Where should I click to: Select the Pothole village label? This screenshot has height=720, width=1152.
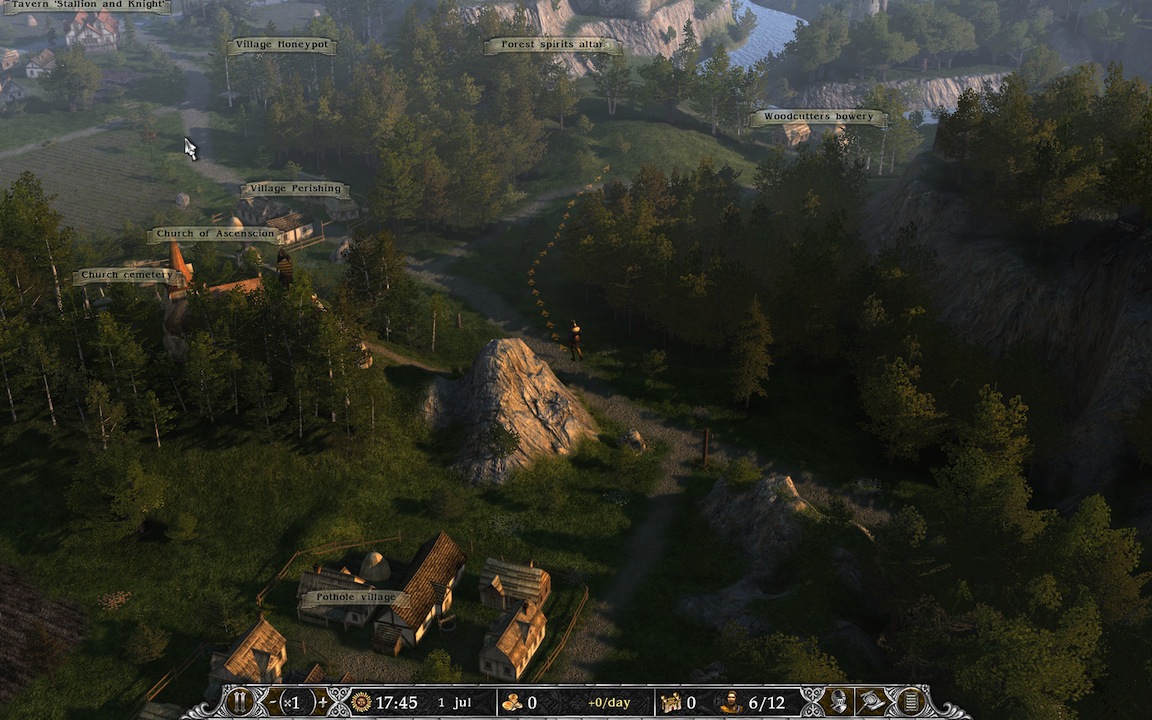tap(350, 598)
